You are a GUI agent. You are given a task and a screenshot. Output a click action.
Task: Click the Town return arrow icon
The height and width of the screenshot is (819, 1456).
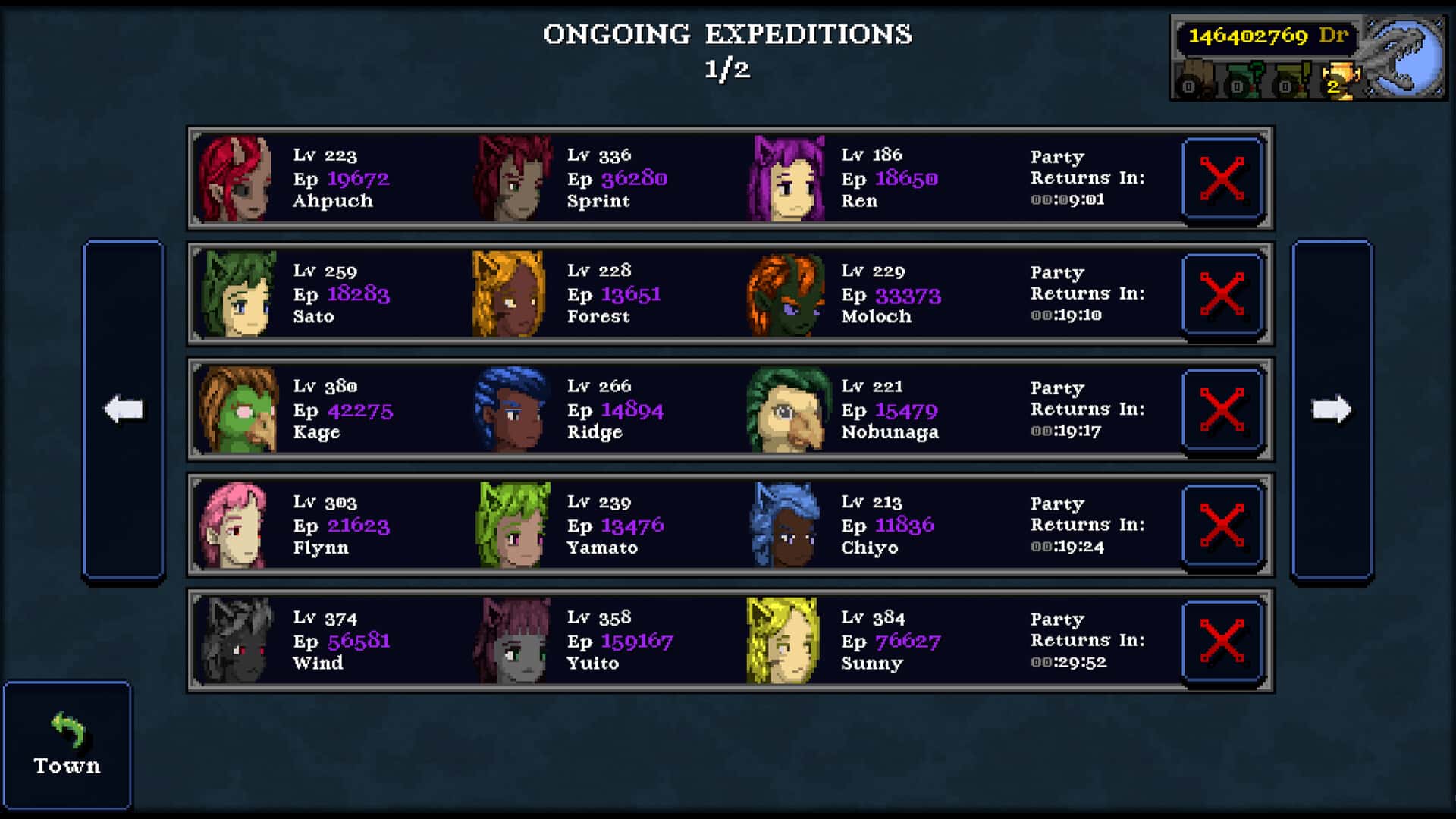click(x=67, y=730)
